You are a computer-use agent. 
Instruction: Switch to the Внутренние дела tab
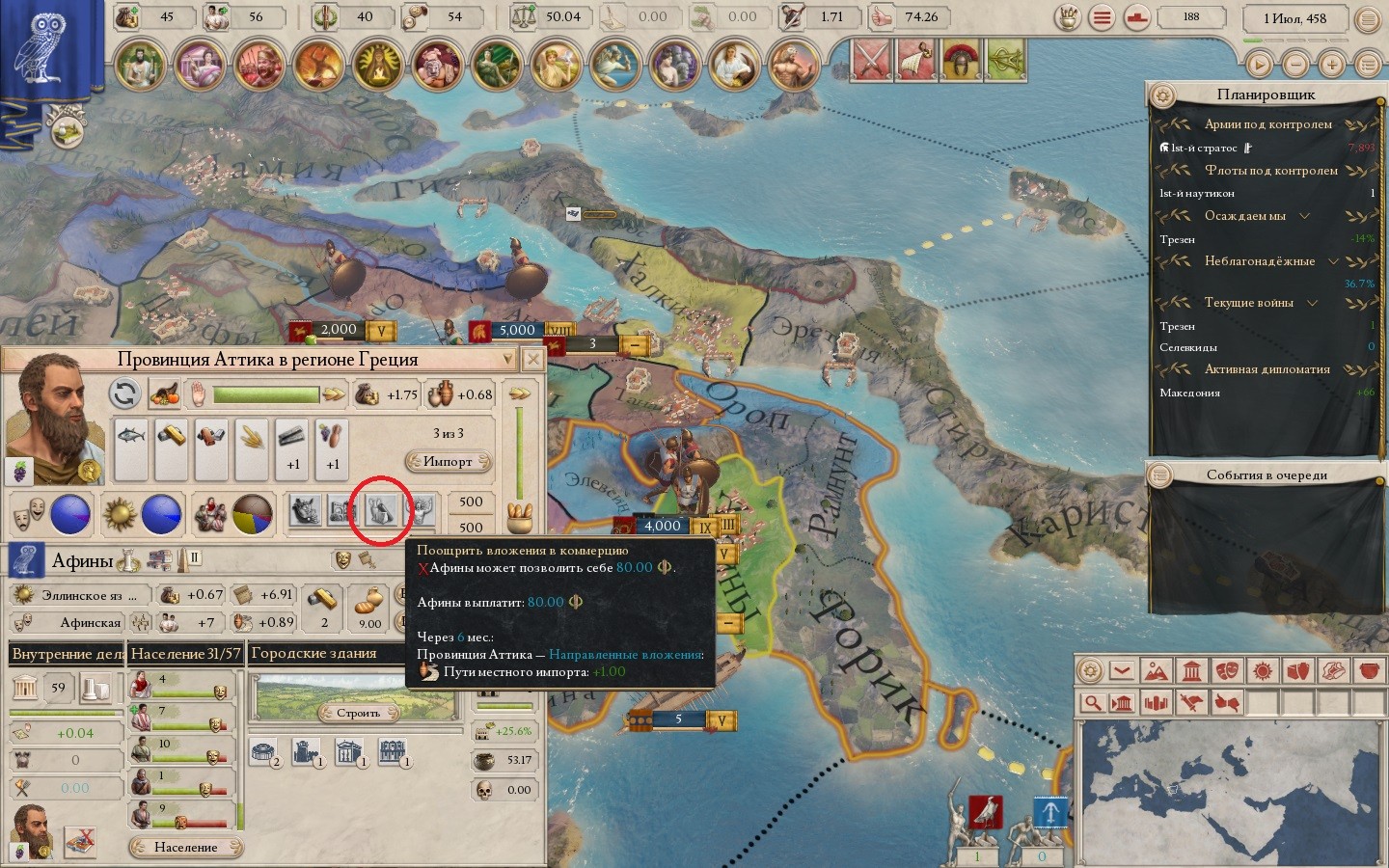(x=67, y=654)
